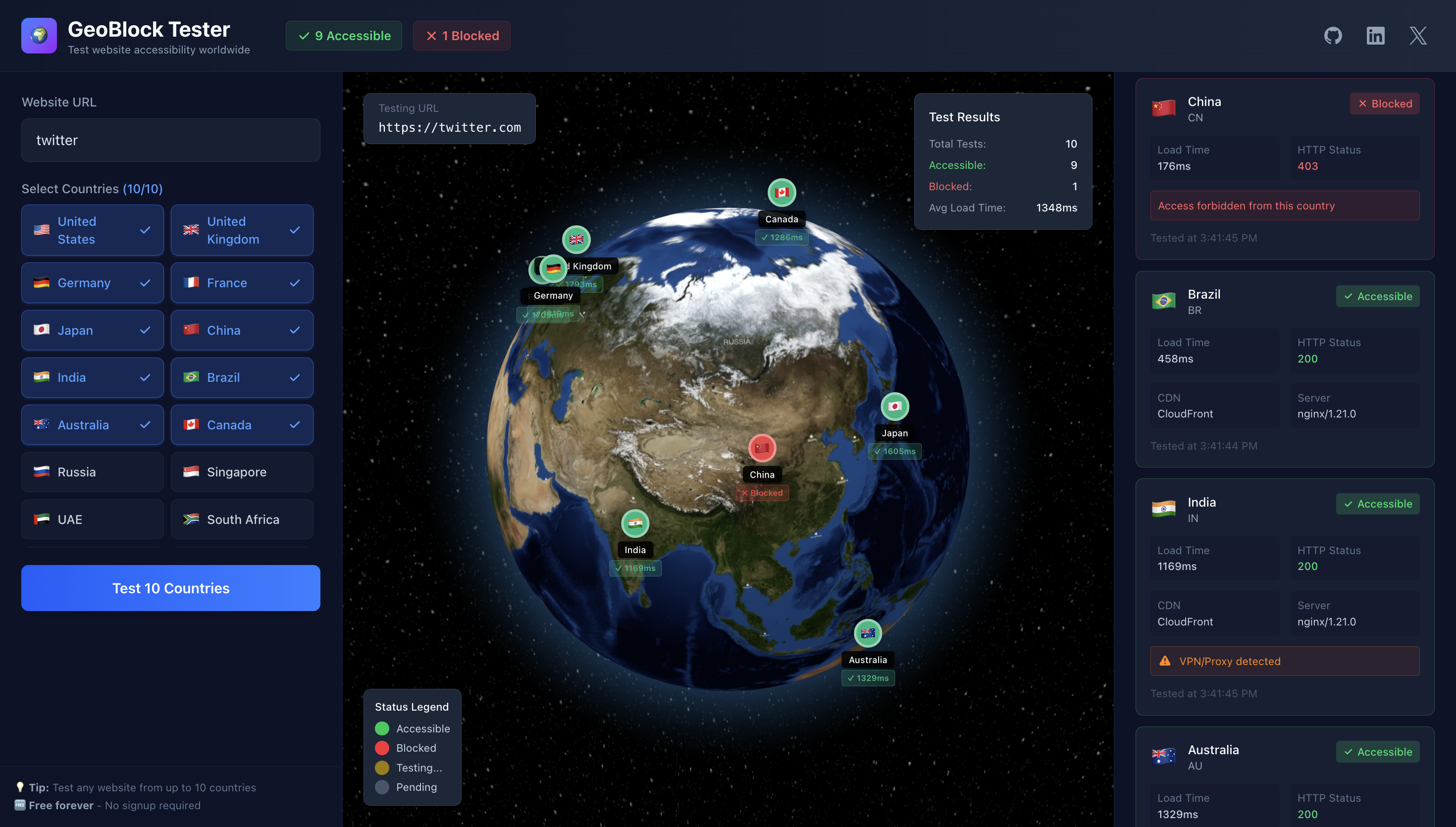Click the Japan flag marker on the globe
1456x827 pixels.
[894, 407]
